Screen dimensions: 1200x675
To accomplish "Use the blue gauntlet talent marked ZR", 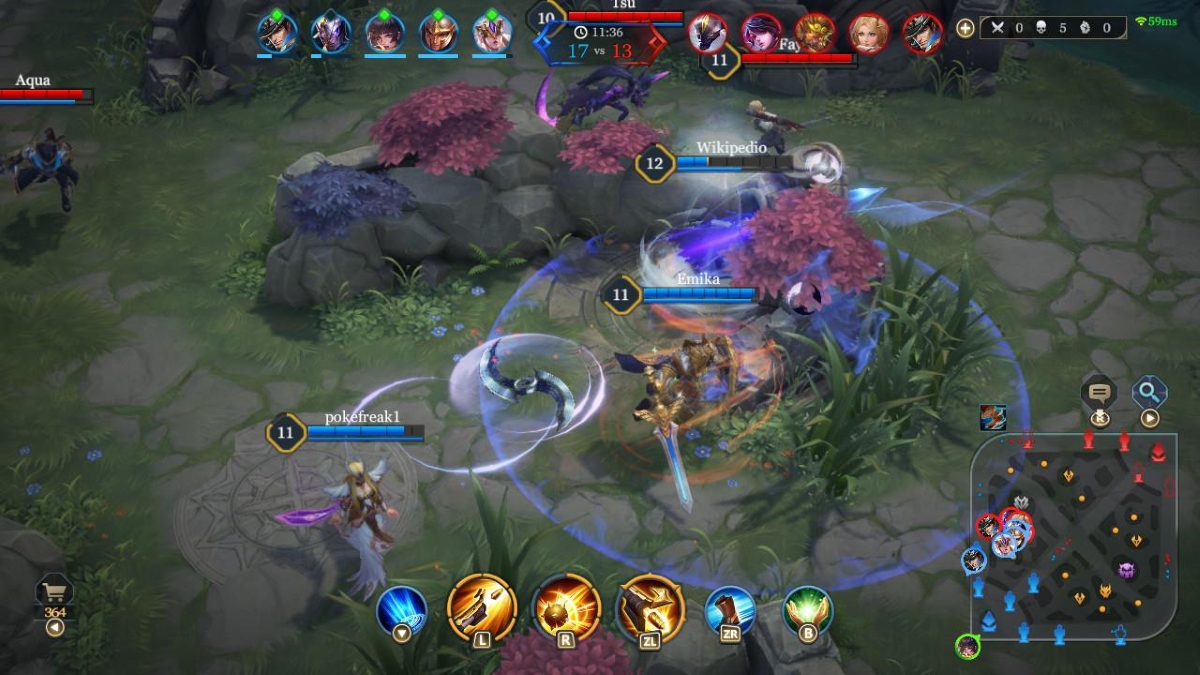I will coord(730,610).
